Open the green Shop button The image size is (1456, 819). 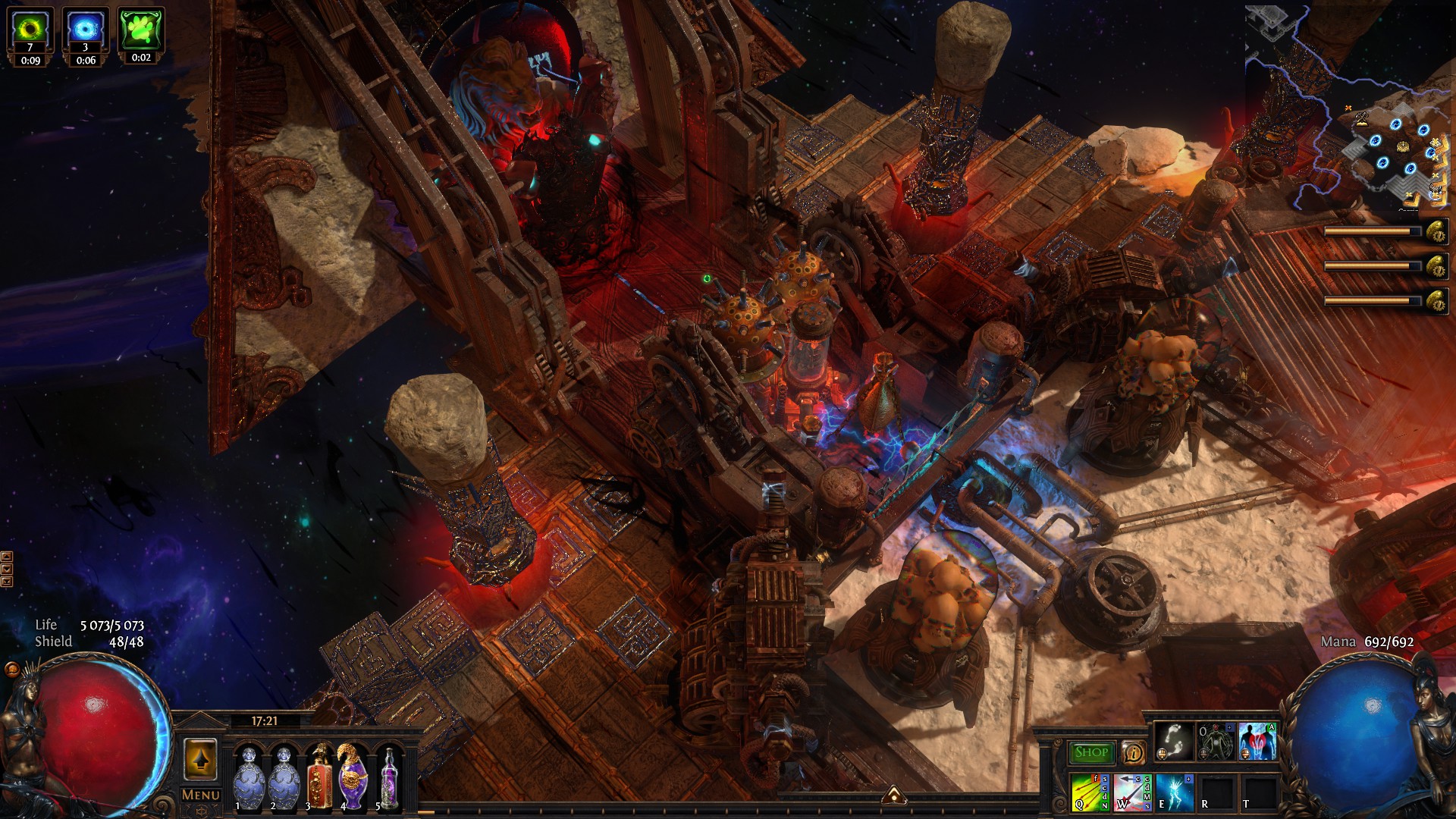click(x=1091, y=752)
